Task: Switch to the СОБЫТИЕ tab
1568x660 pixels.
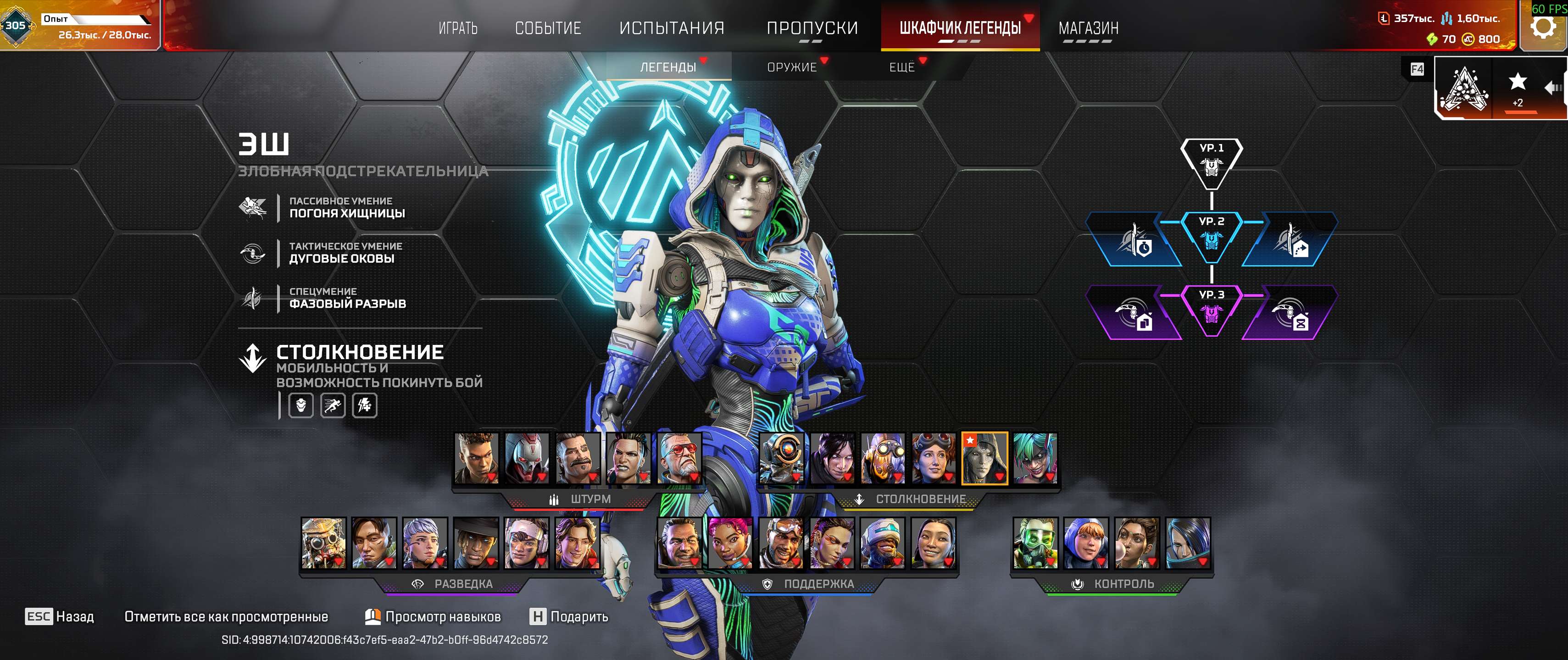Action: coord(548,28)
